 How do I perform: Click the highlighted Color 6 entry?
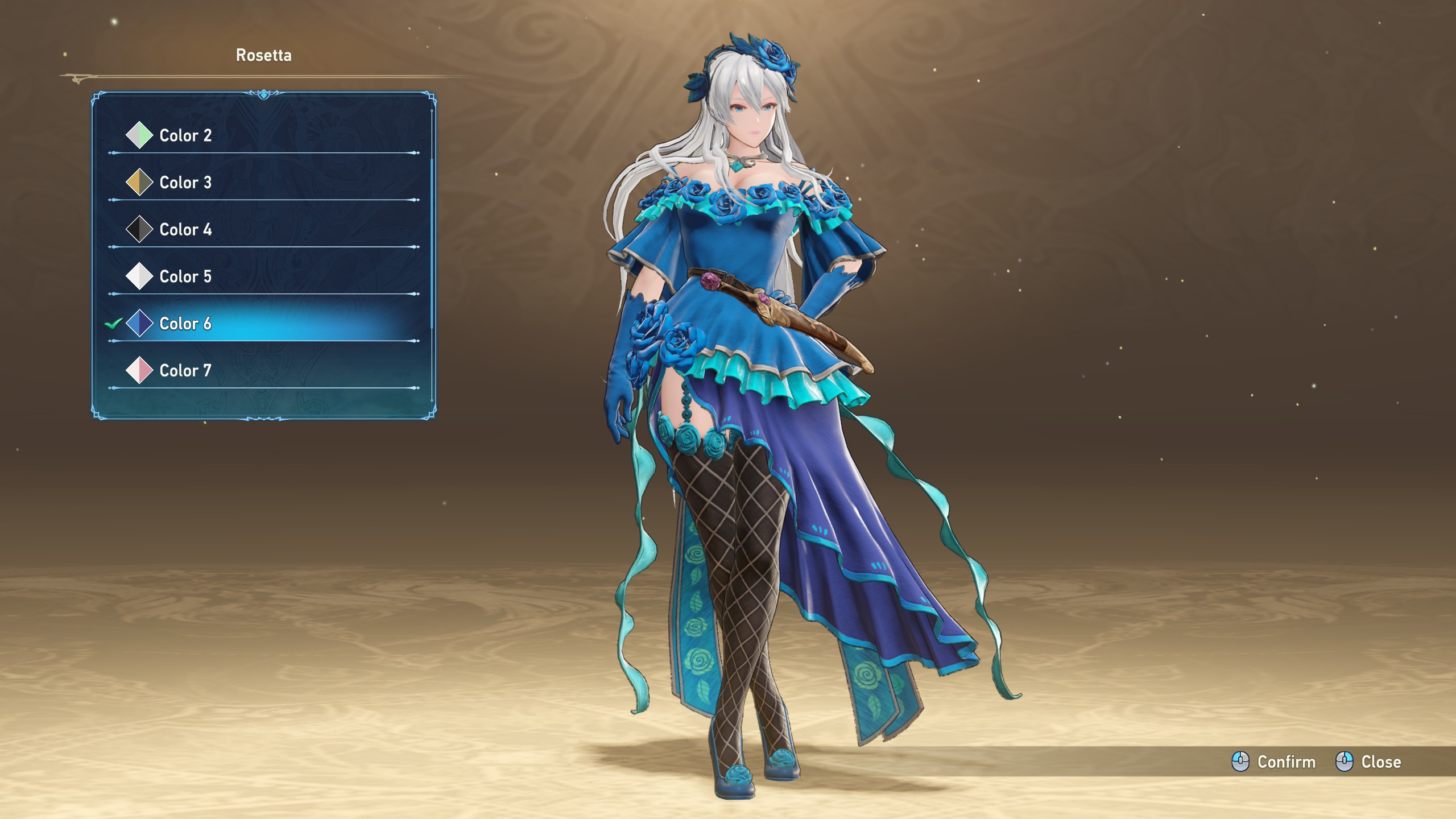[185, 324]
